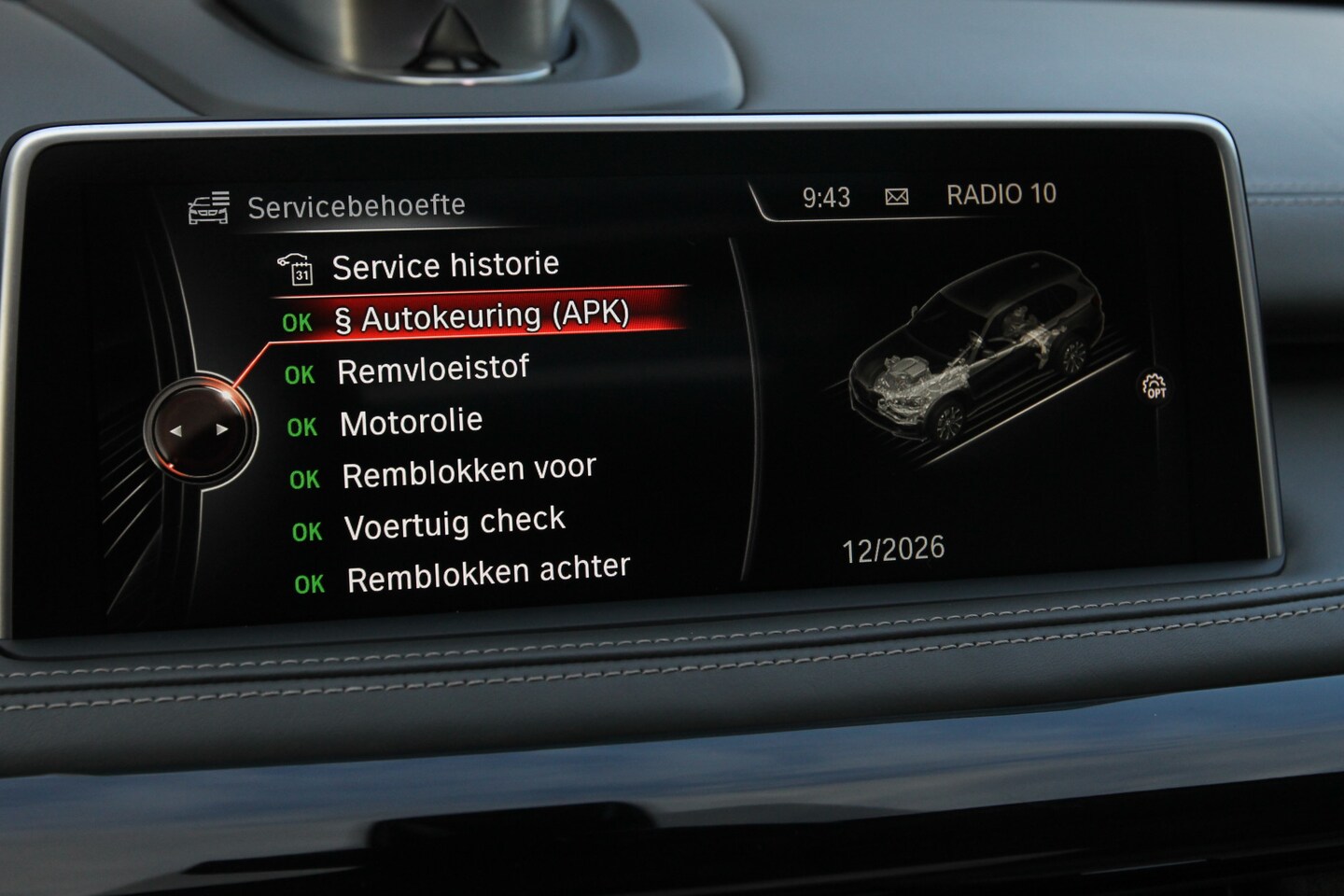Click the Servicebehoefte car header icon
This screenshot has width=1344, height=896.
coord(209,207)
